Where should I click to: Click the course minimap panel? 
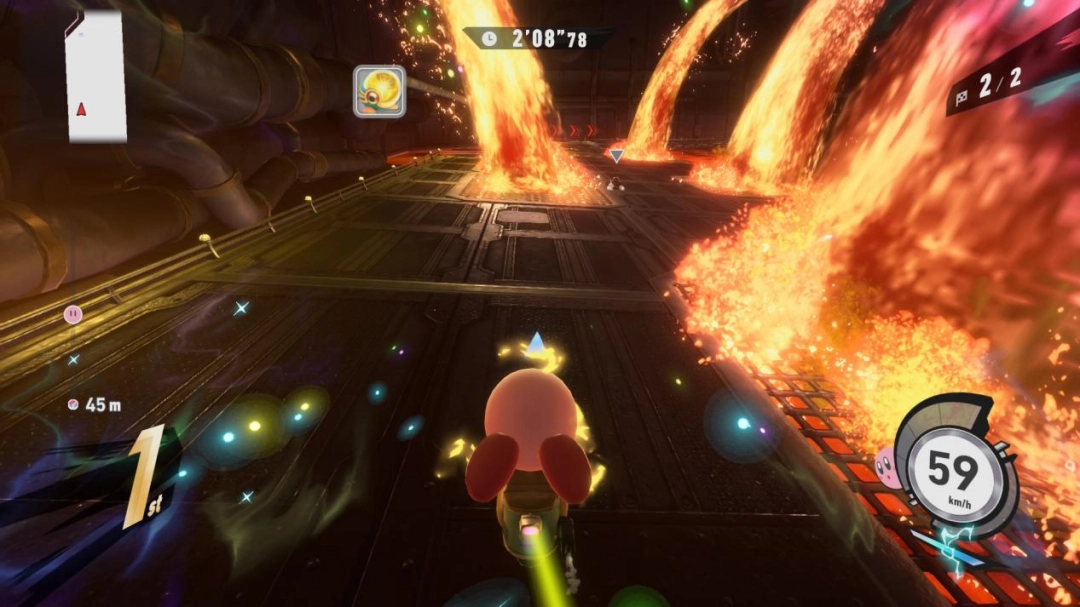96,76
